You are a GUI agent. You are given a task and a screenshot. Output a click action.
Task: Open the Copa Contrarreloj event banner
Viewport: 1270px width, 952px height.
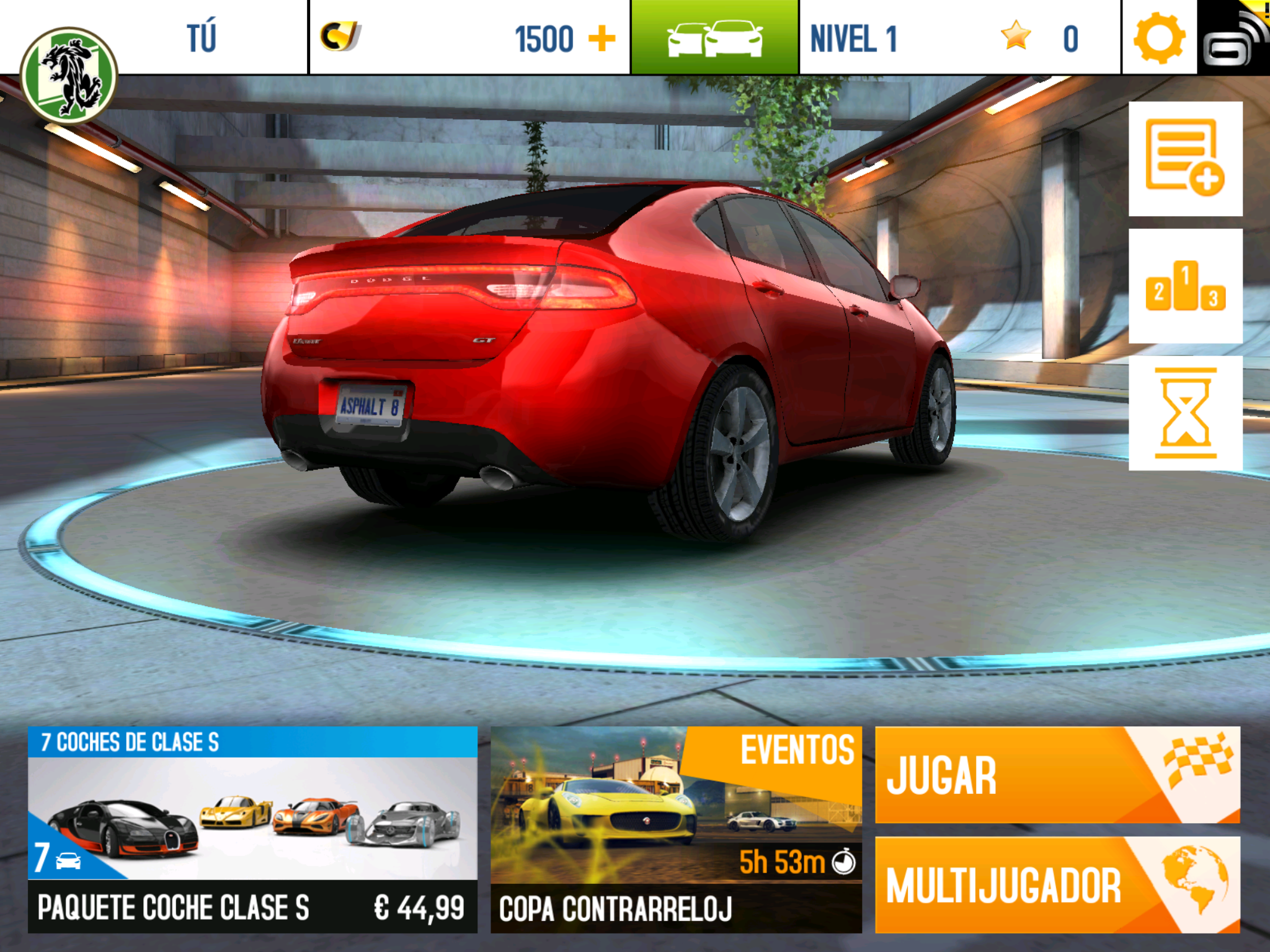point(676,829)
